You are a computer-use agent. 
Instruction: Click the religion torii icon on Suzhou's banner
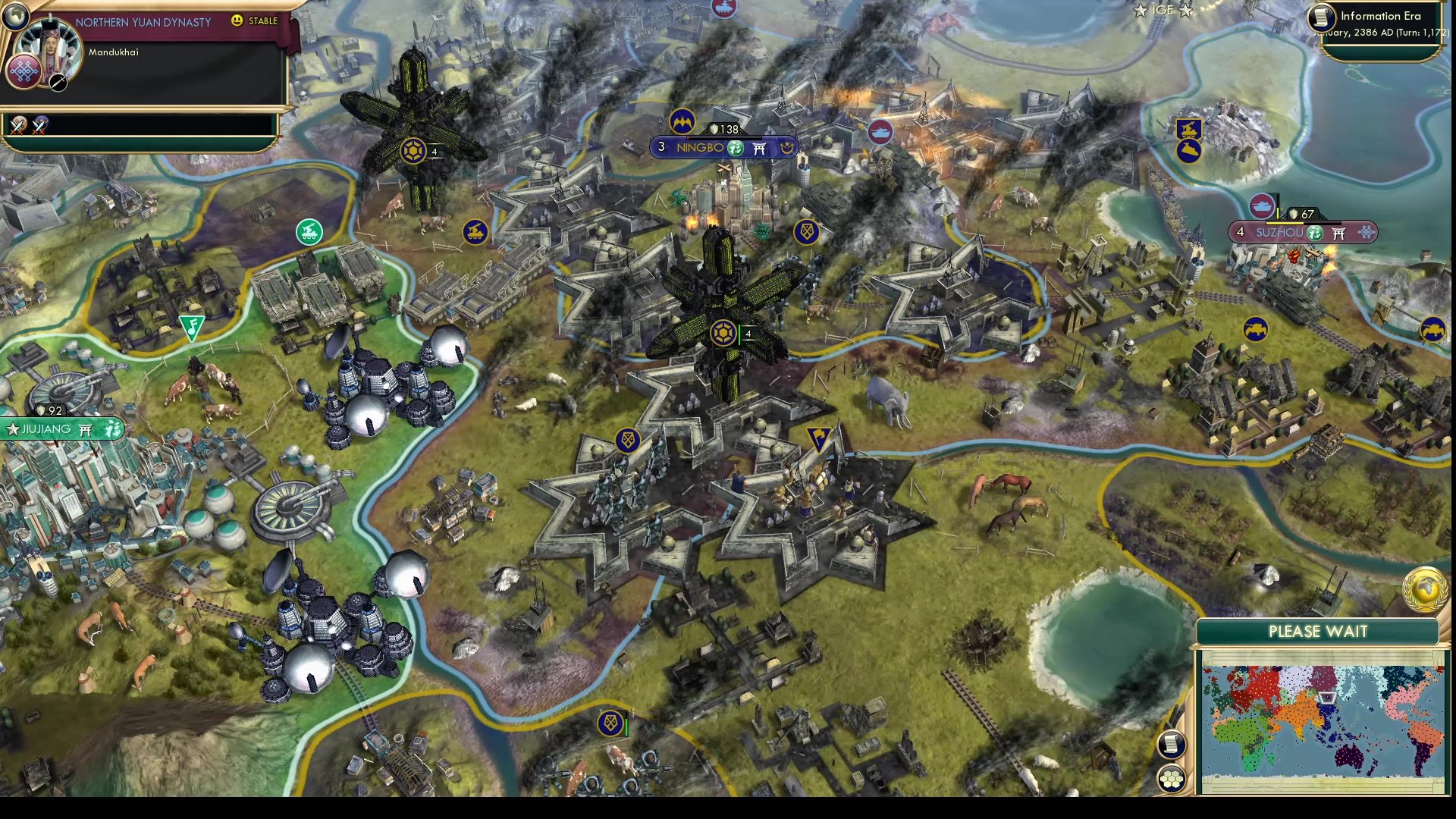tap(1338, 234)
